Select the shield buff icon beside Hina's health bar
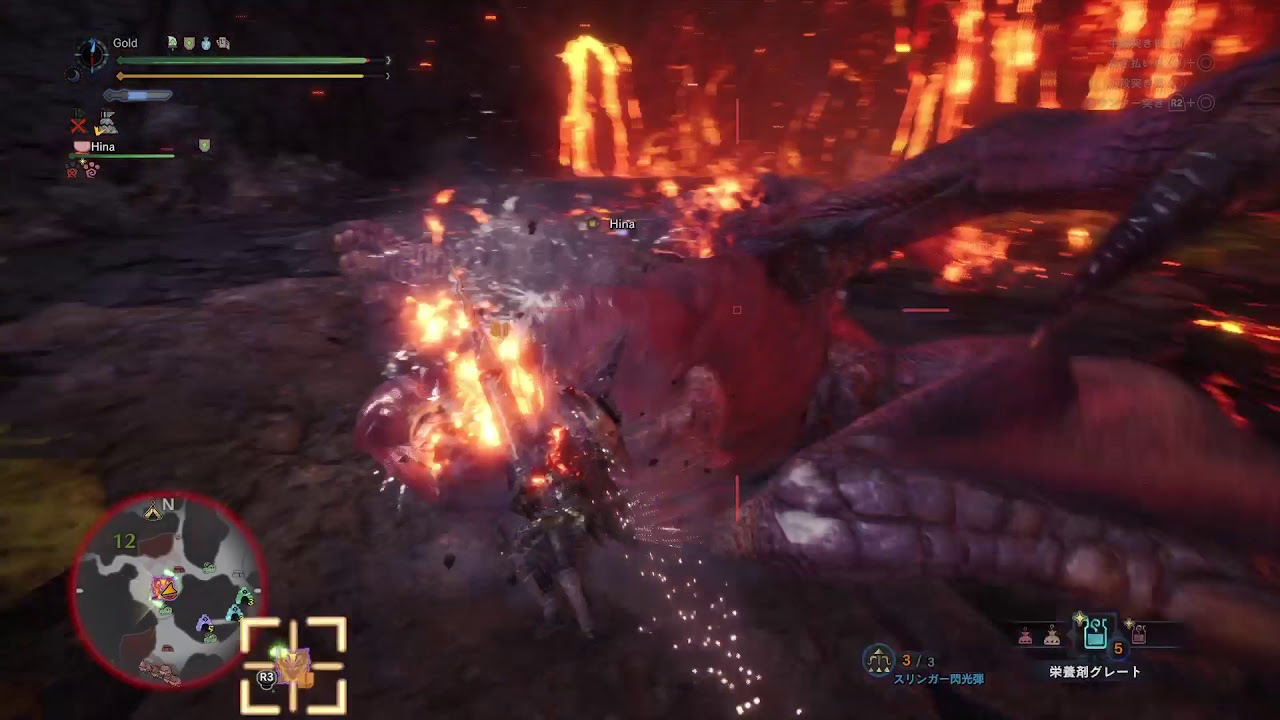The width and height of the screenshot is (1280, 720). point(204,146)
